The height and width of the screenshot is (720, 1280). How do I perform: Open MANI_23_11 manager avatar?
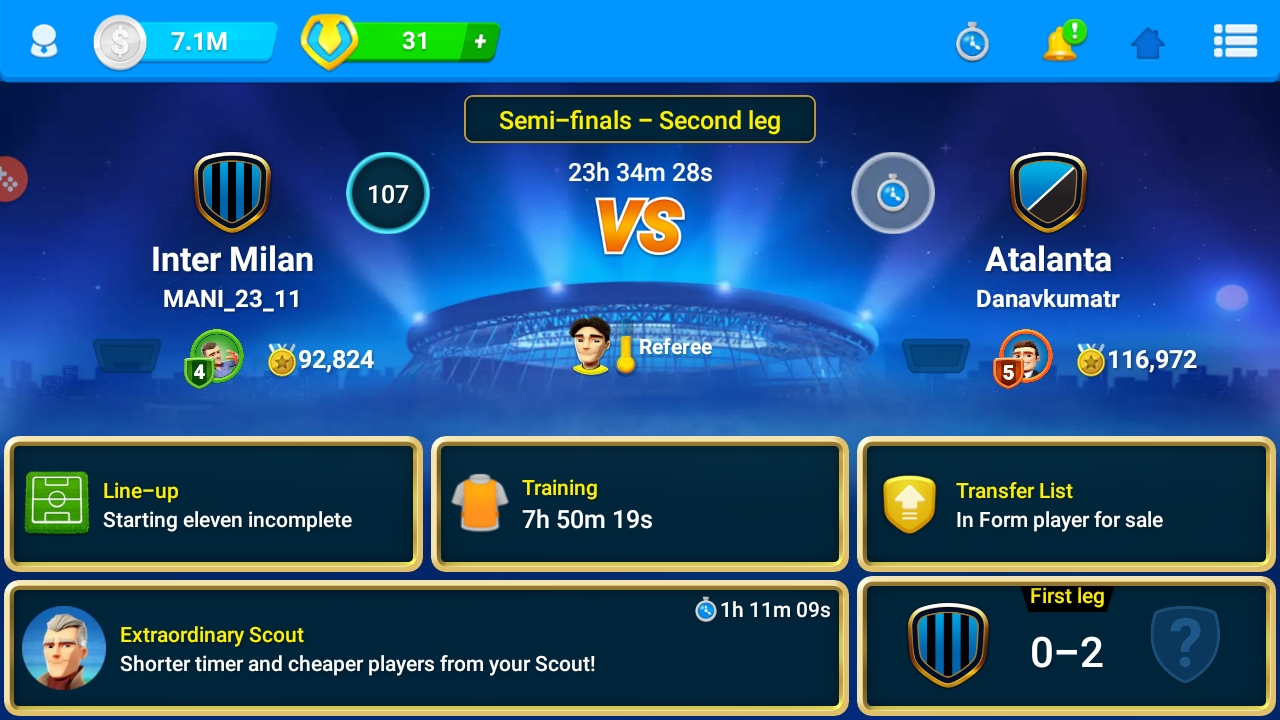point(217,356)
